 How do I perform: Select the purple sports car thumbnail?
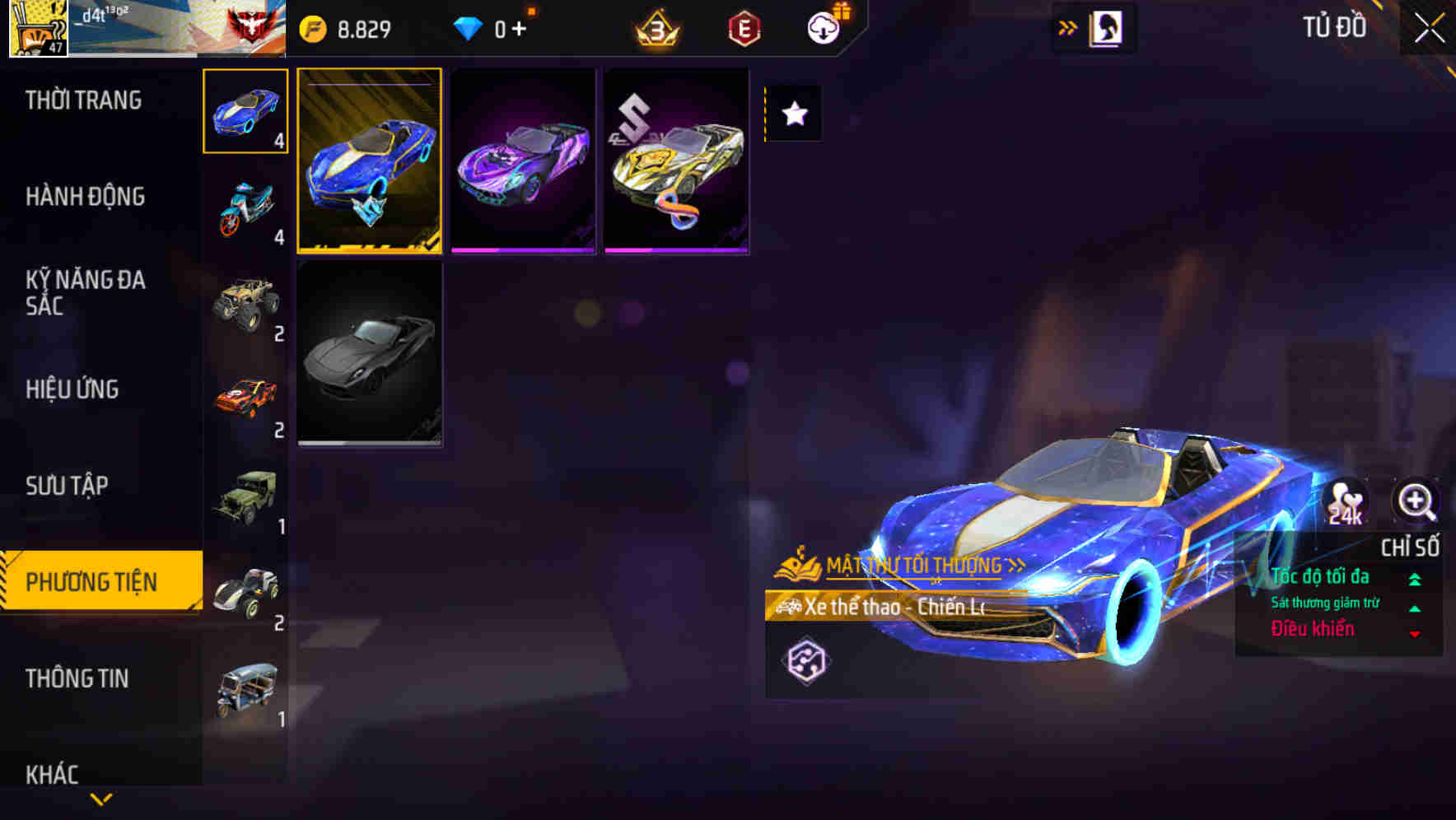(x=522, y=161)
